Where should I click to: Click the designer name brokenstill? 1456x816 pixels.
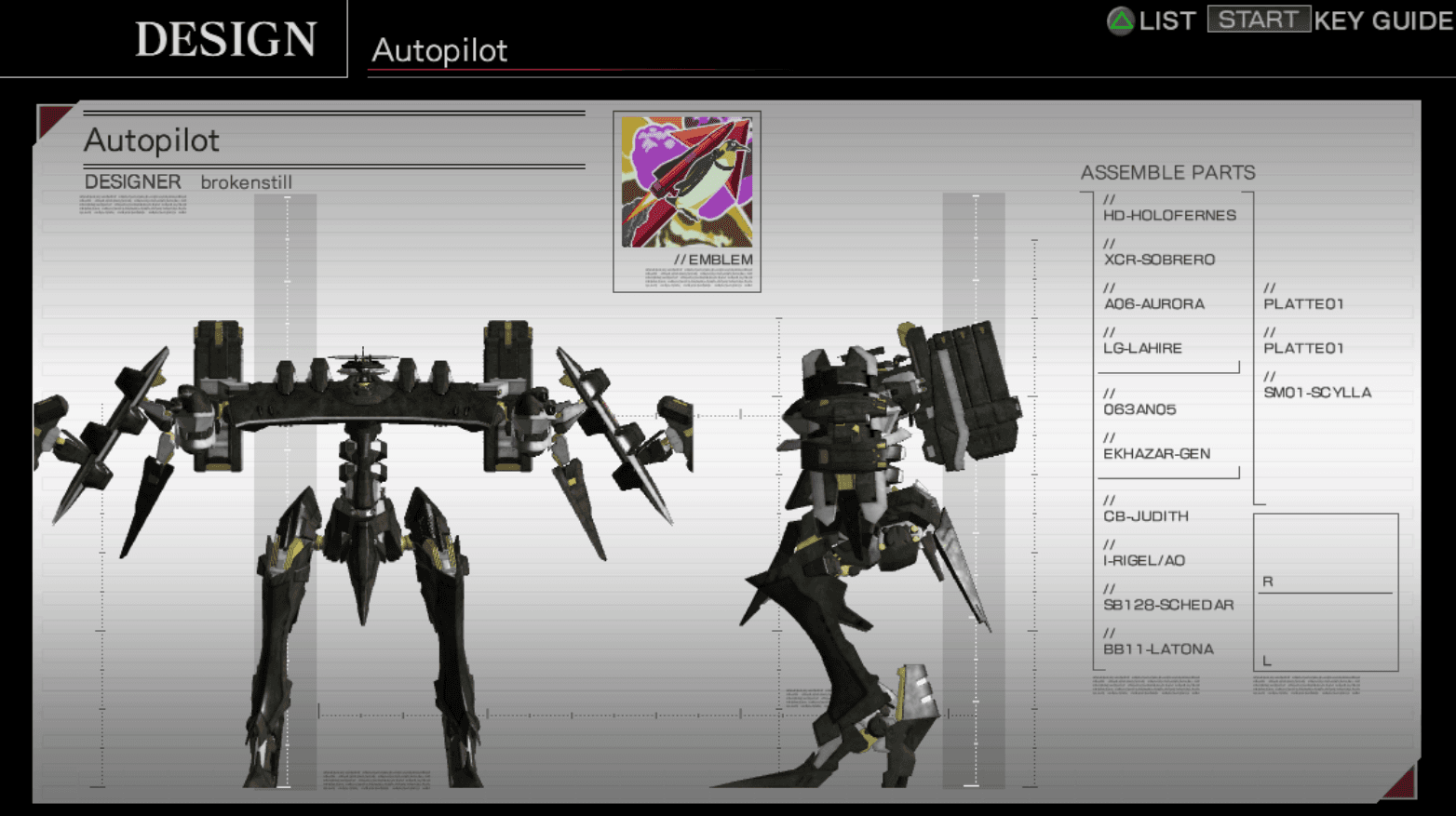[246, 182]
